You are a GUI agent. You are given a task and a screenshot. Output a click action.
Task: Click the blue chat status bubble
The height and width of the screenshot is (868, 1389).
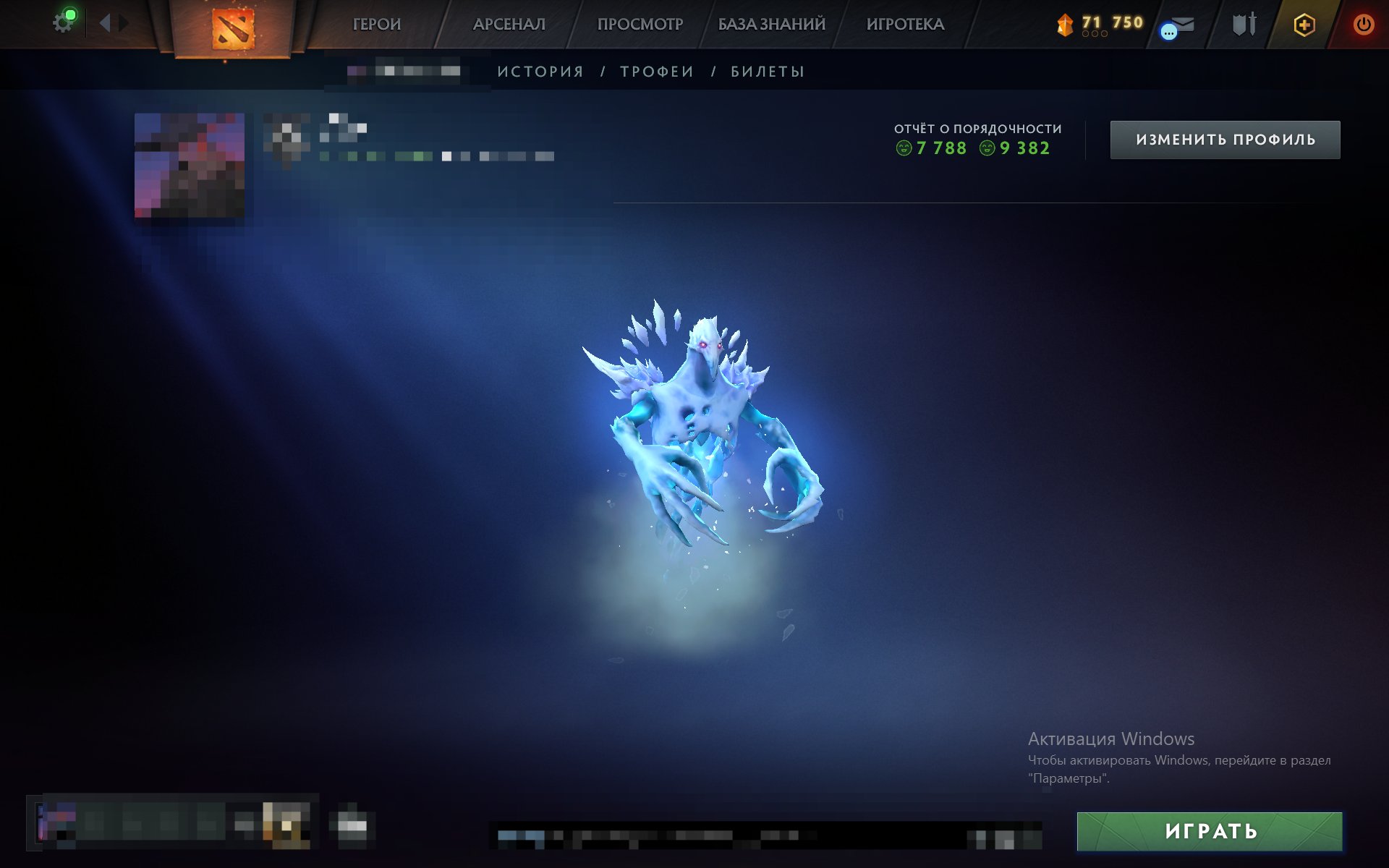pos(1170,30)
